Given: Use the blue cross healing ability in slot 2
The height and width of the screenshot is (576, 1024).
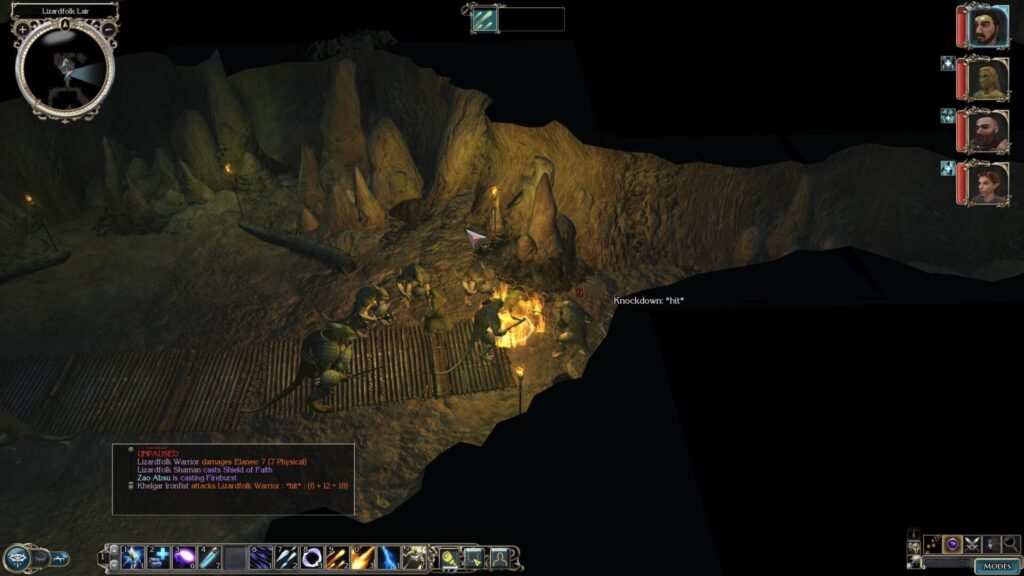Looking at the screenshot, I should [x=158, y=557].
